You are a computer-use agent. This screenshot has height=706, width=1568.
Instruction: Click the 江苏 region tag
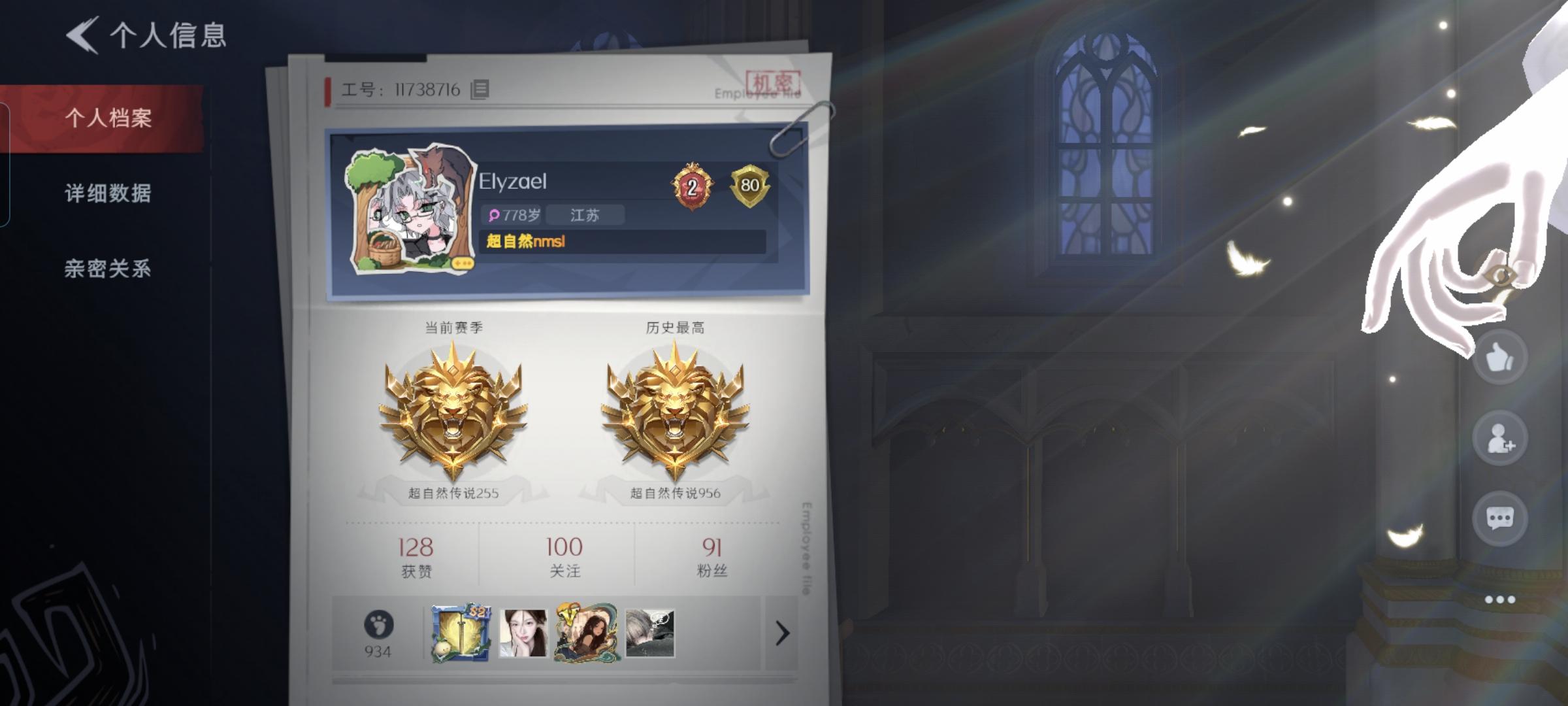(x=584, y=215)
